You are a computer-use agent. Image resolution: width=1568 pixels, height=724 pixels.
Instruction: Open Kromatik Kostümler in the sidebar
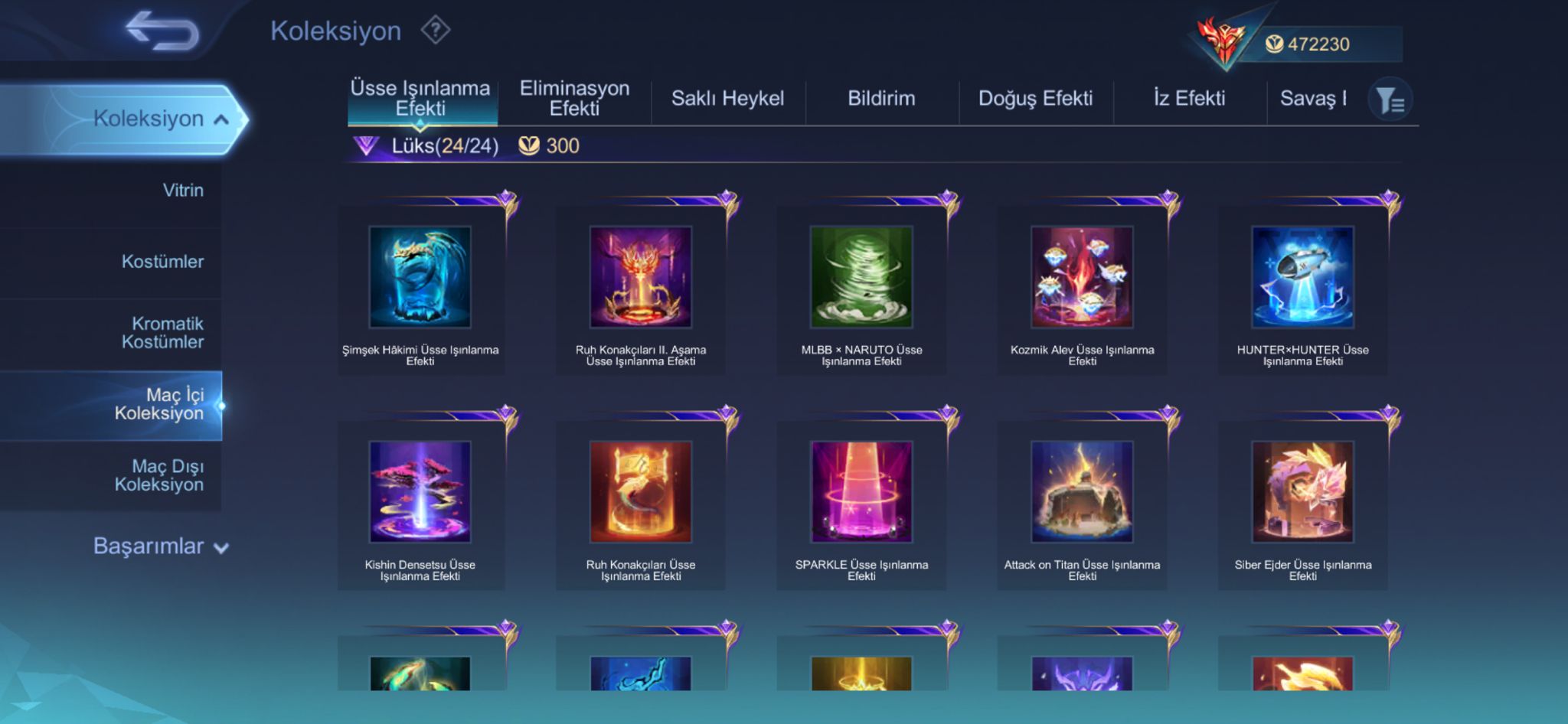pyautogui.click(x=162, y=333)
